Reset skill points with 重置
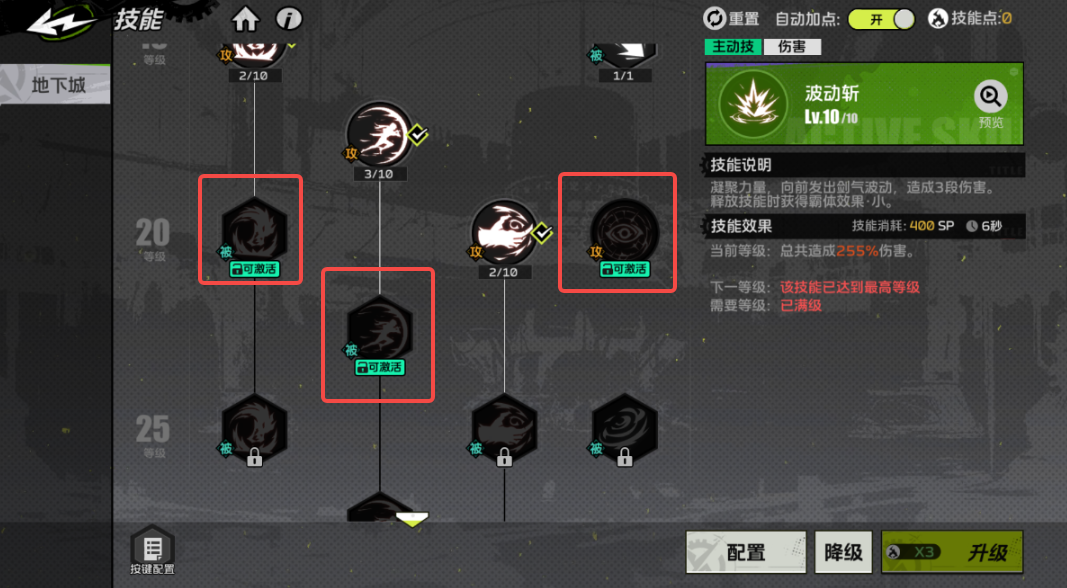Screen dimensions: 1067x588 pyautogui.click(x=732, y=18)
